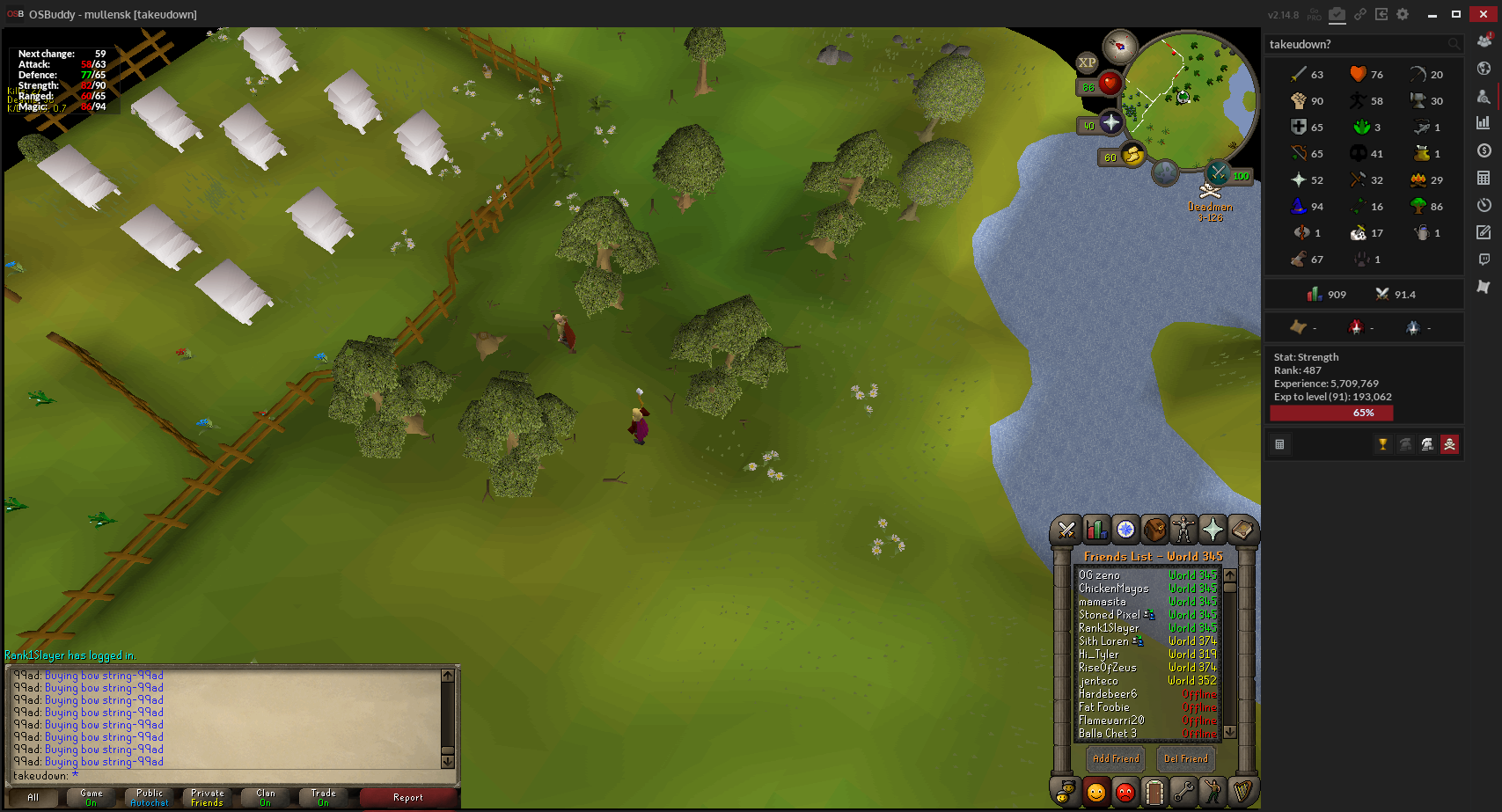Click the username lookup search field
This screenshot has height=812, width=1502.
[1355, 44]
